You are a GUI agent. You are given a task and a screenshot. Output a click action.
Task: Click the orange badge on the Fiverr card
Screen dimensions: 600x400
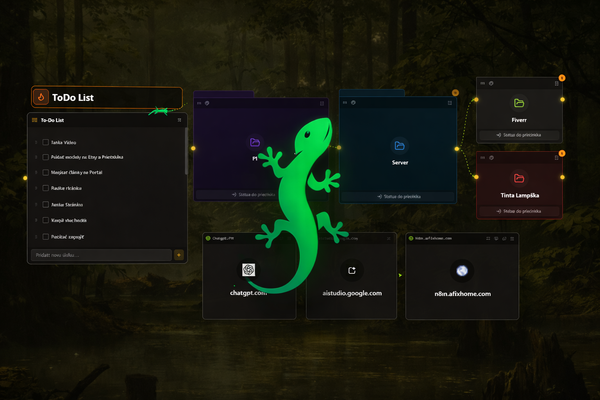point(562,78)
